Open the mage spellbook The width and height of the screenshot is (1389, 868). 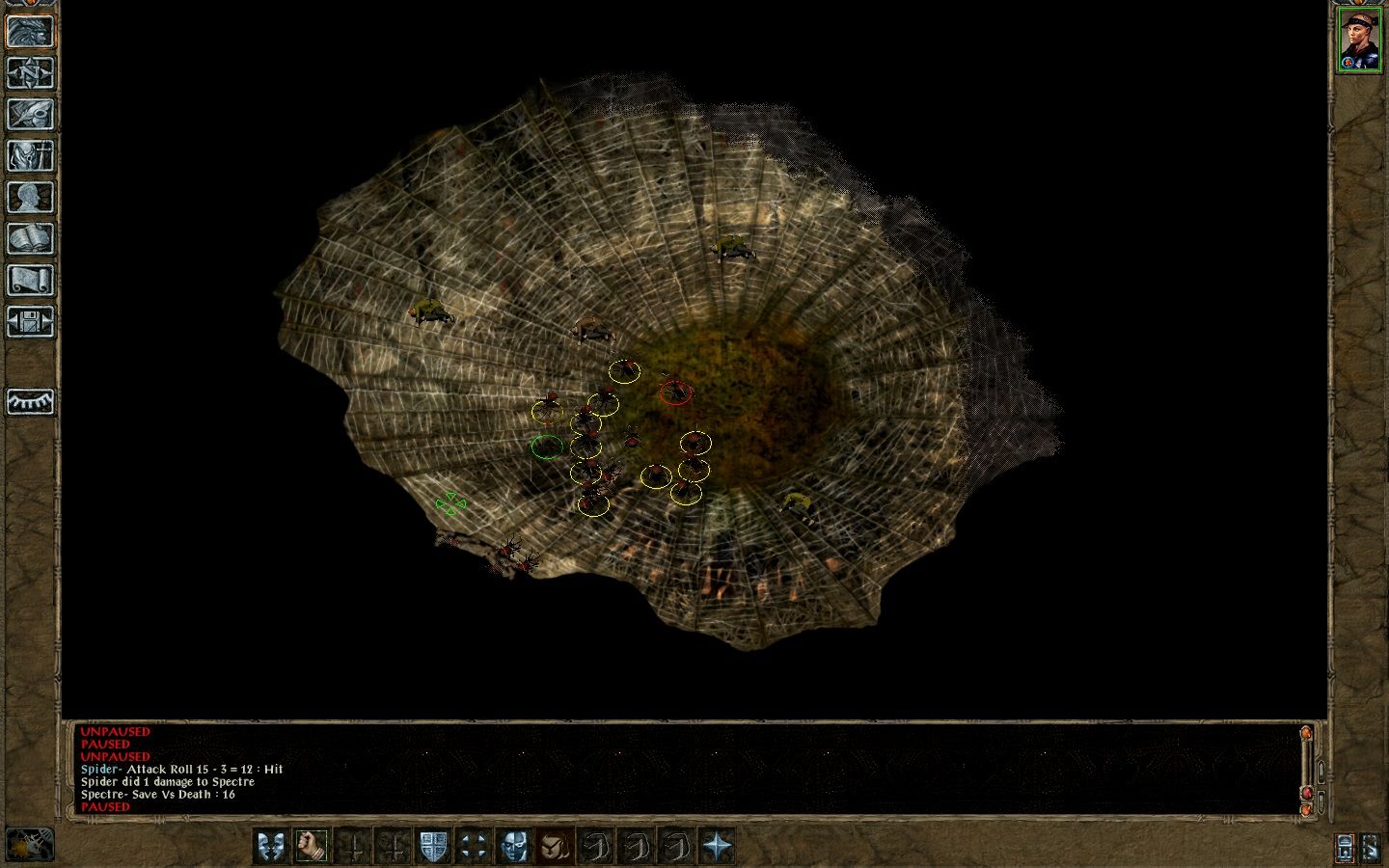point(30,239)
